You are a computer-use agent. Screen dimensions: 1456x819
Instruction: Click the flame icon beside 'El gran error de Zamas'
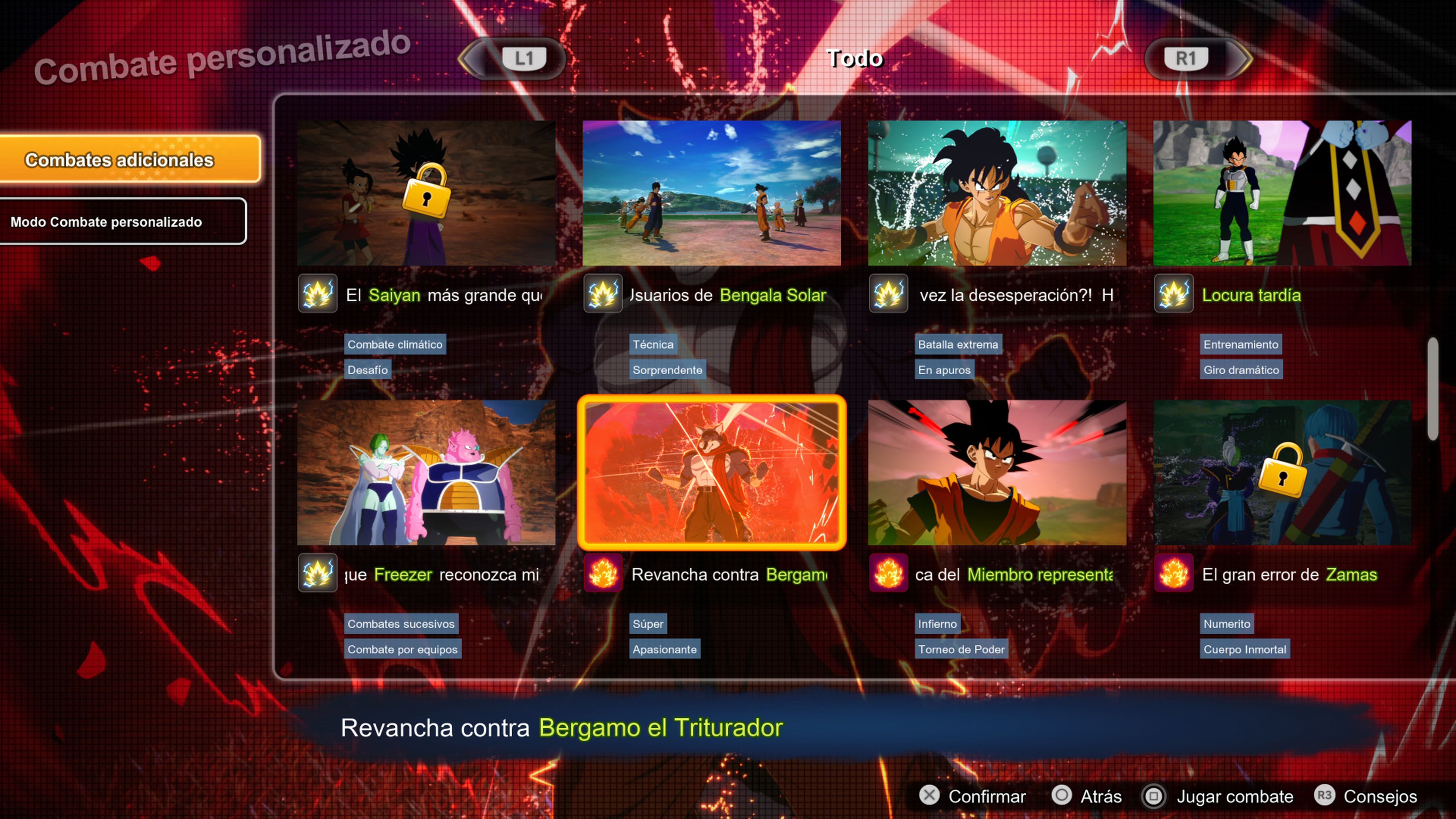[1174, 574]
